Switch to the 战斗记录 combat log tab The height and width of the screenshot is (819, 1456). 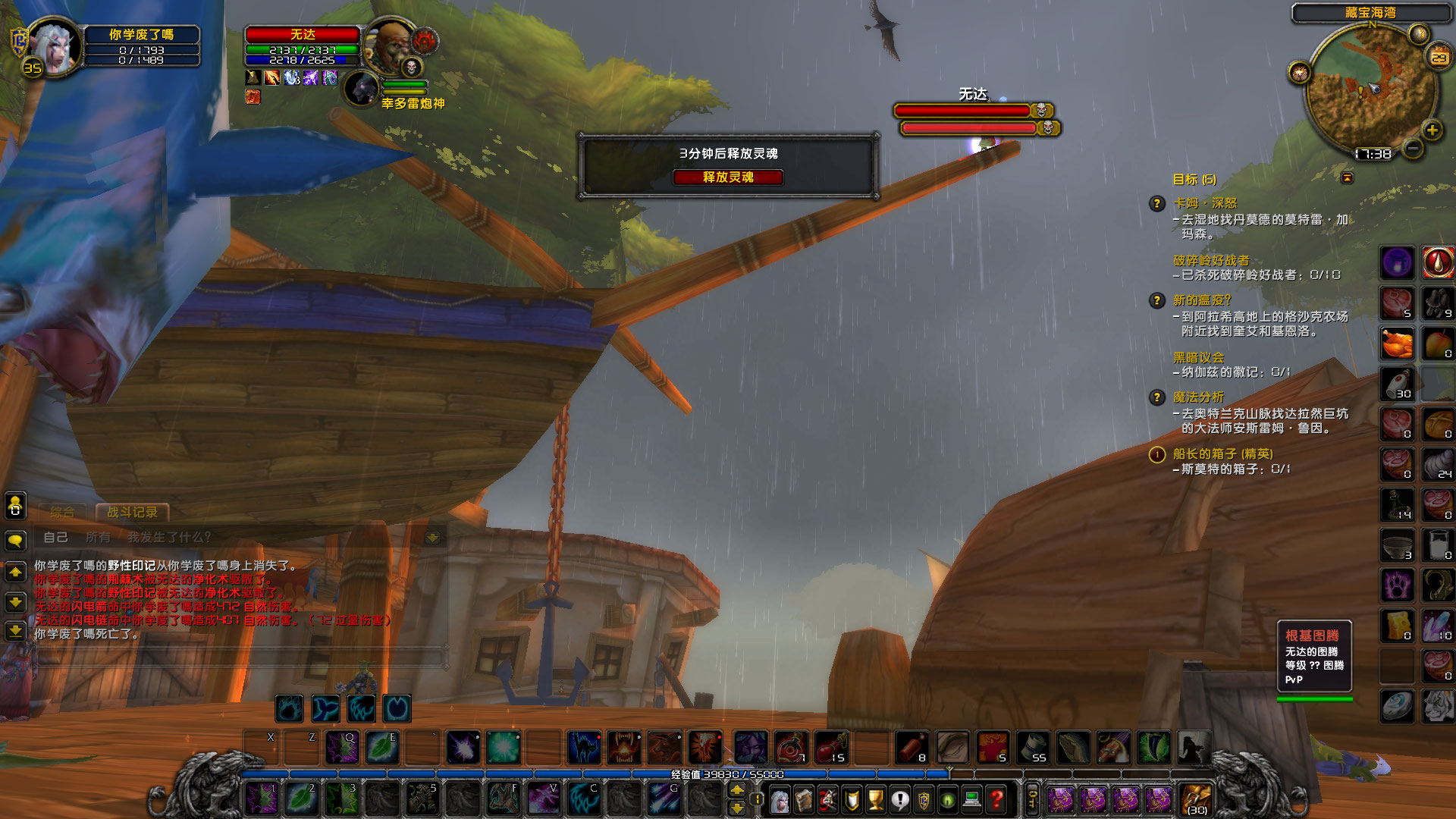coord(132,512)
